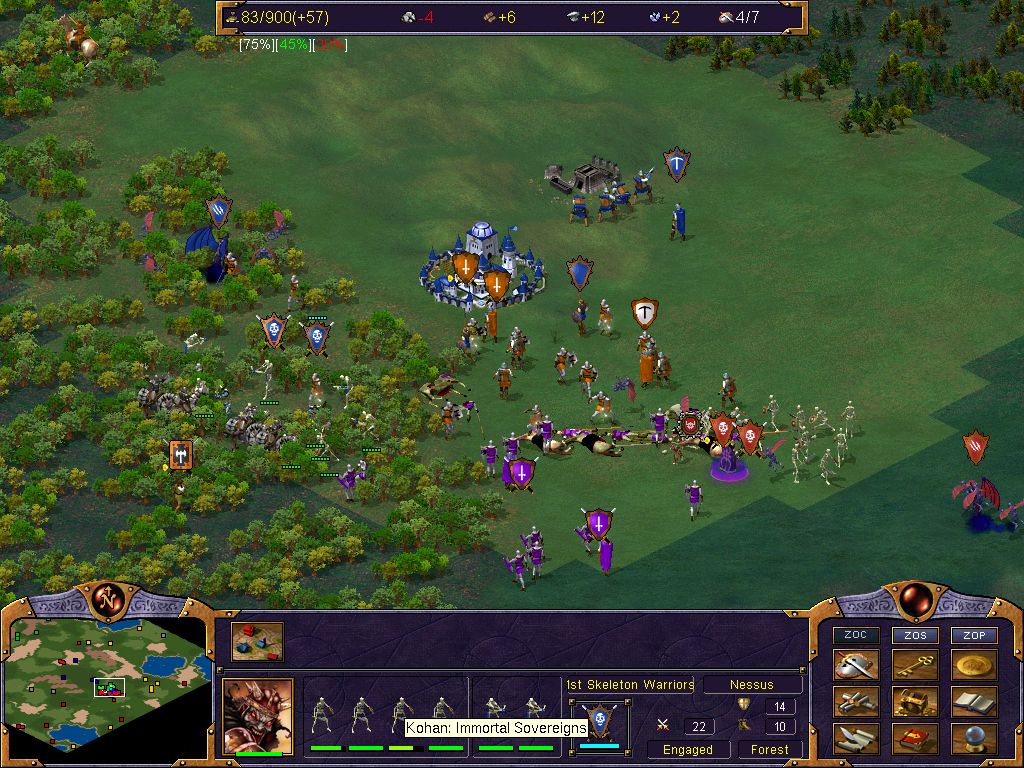
Task: Open the golden key icon panel
Action: (915, 665)
